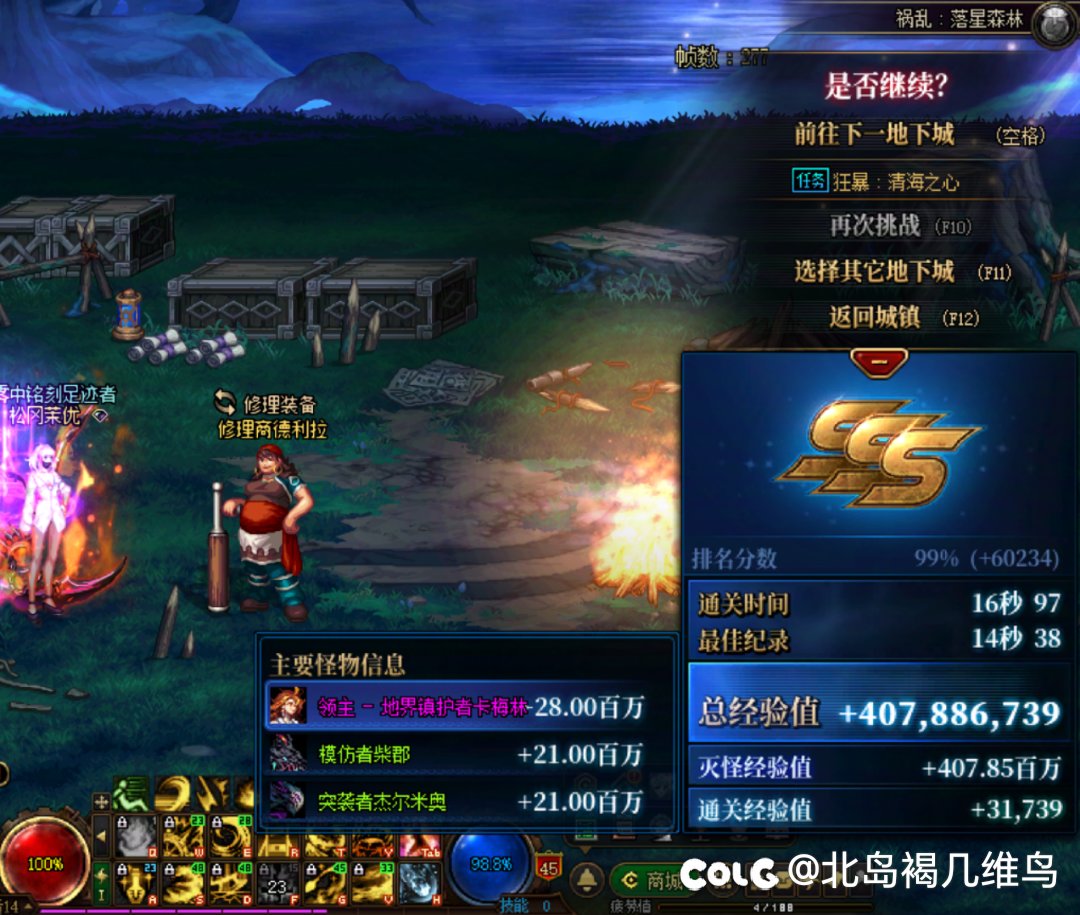
Task: Choose 前往下一地下城 to enter the next dungeon
Action: [874, 135]
